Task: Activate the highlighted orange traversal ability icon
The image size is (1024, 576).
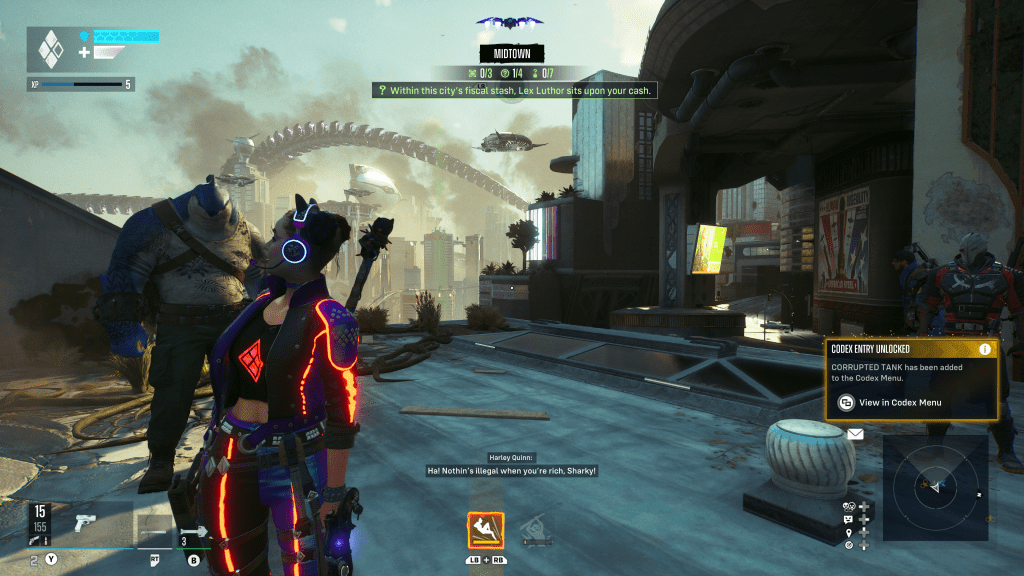Action: [485, 530]
